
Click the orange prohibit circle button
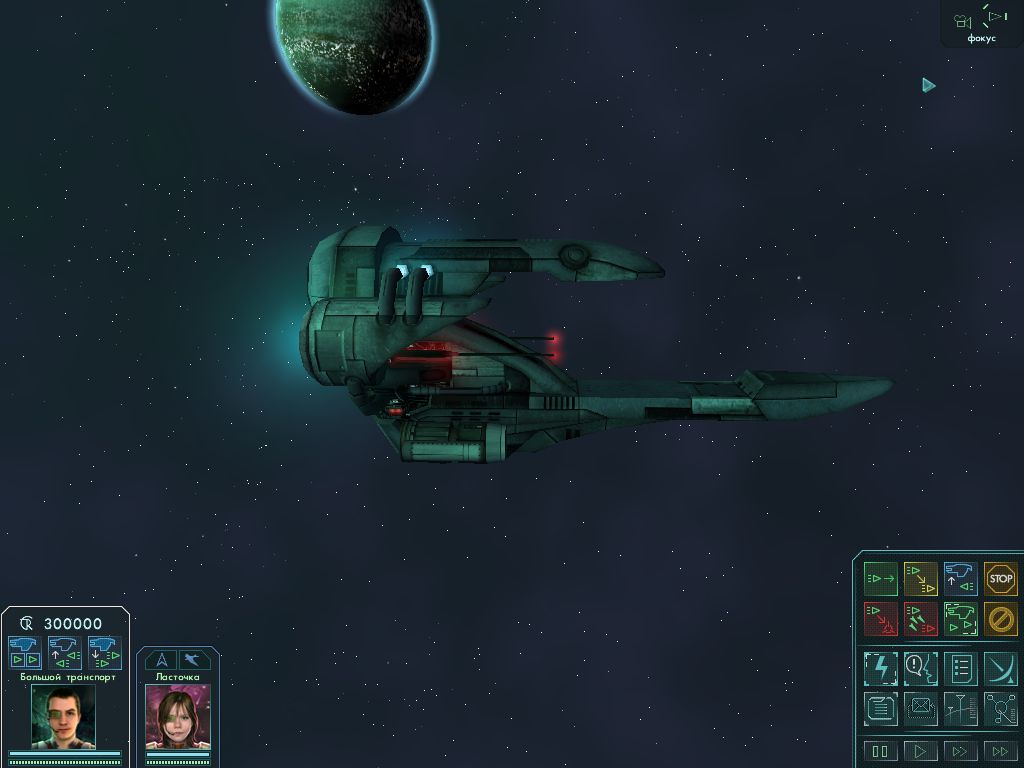click(x=1000, y=619)
